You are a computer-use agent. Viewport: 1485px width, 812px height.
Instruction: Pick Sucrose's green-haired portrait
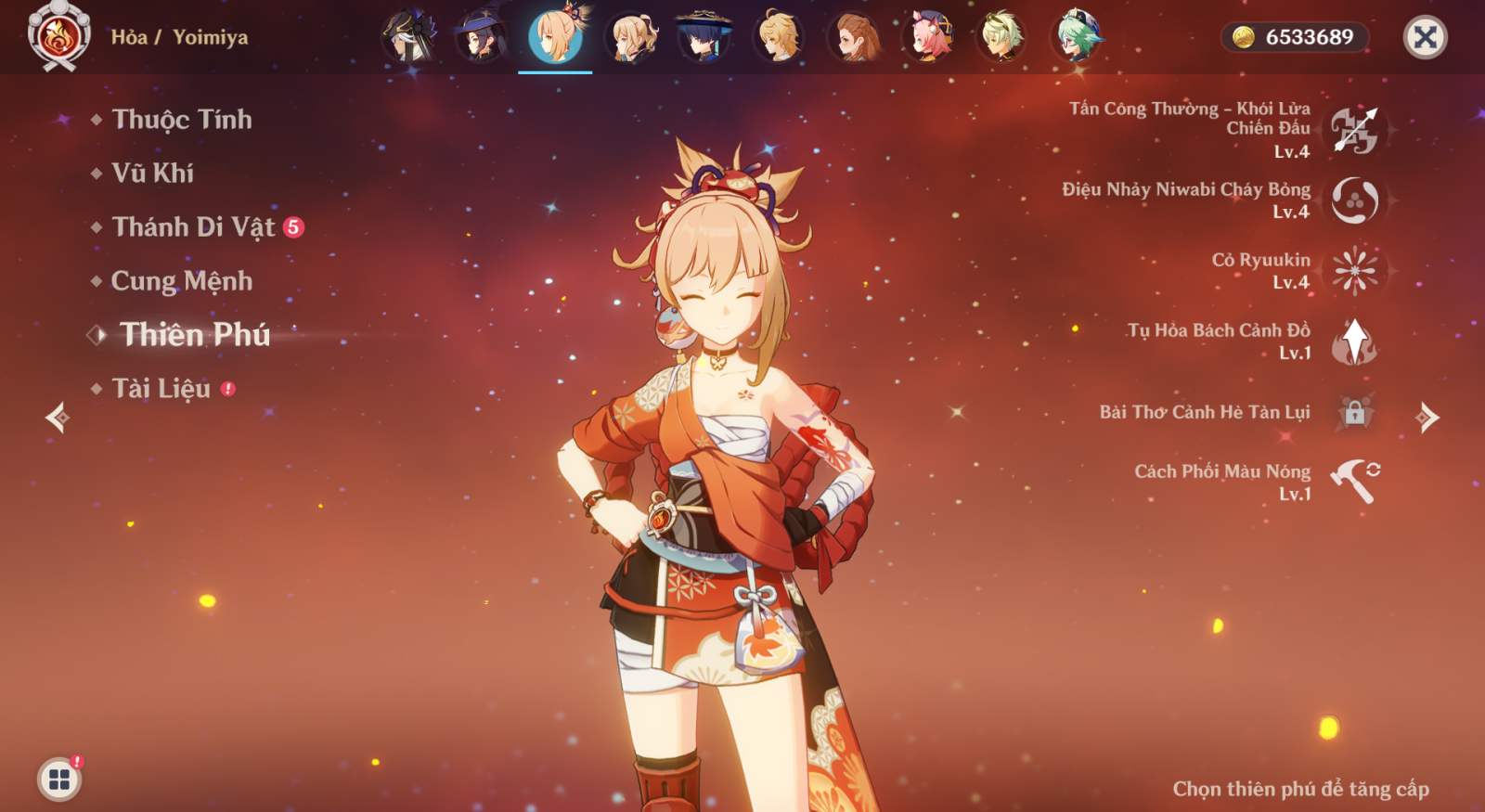pos(1077,38)
